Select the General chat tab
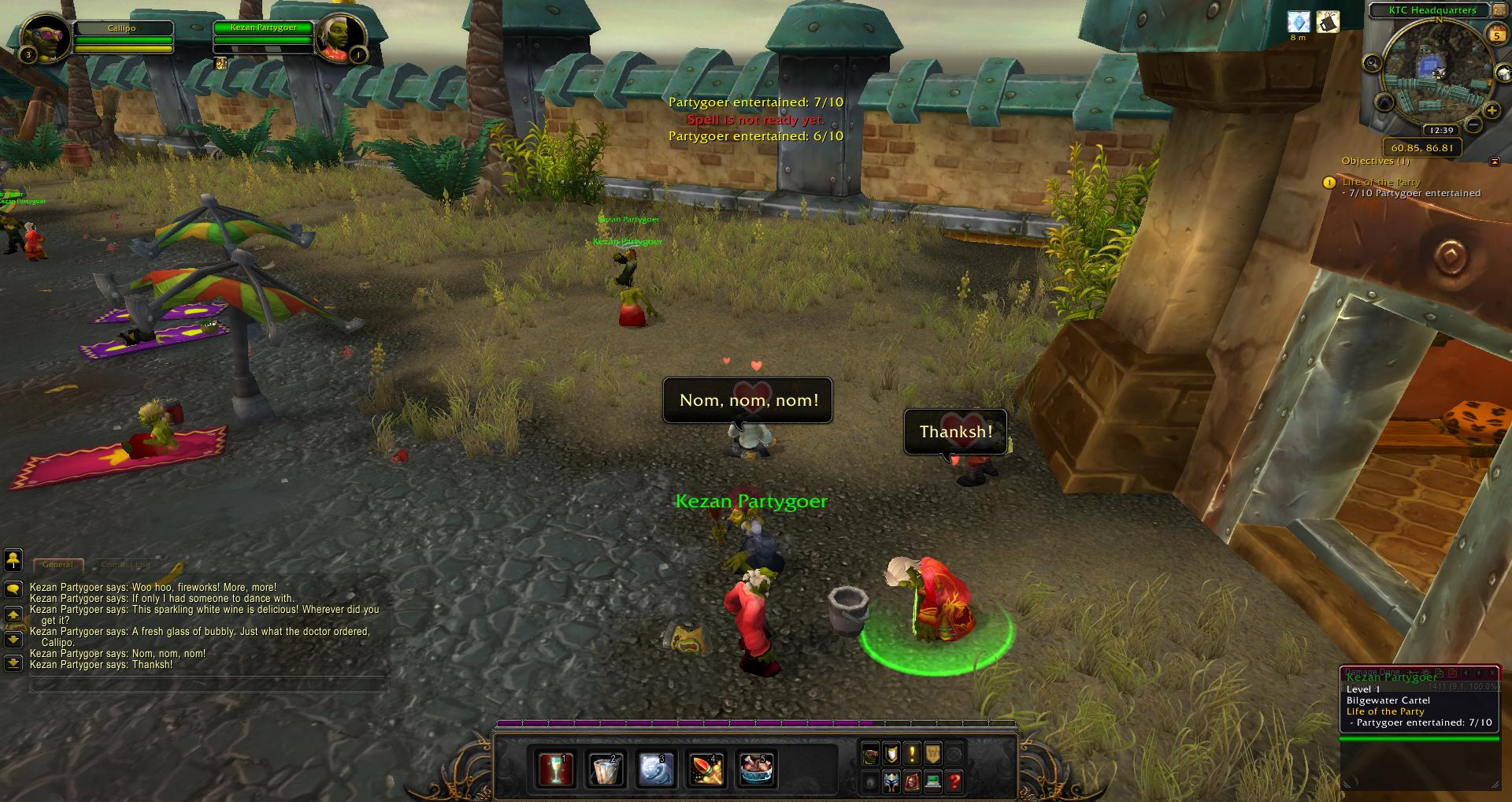The image size is (1512, 802). click(57, 565)
